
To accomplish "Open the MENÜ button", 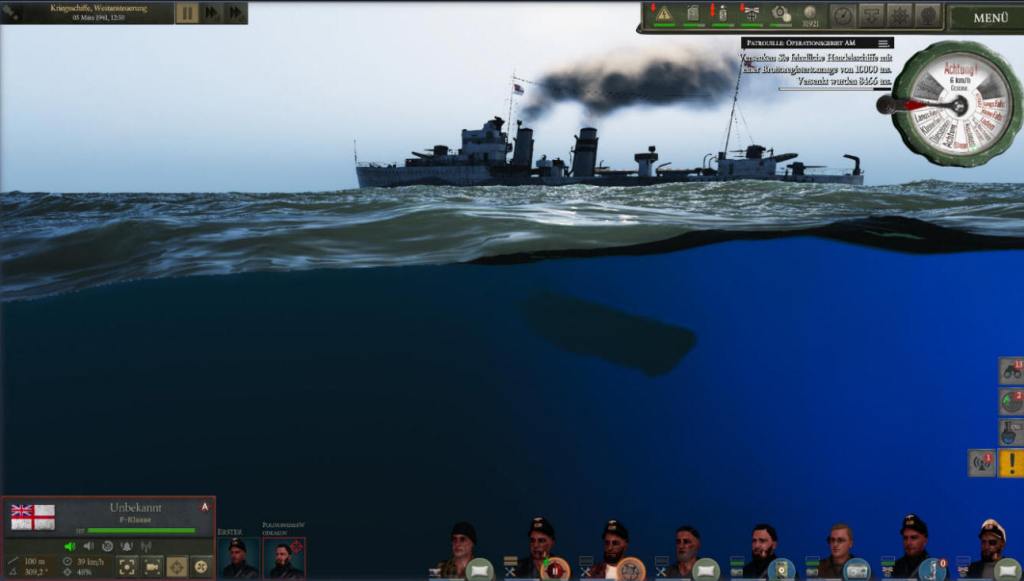I will click(x=988, y=17).
